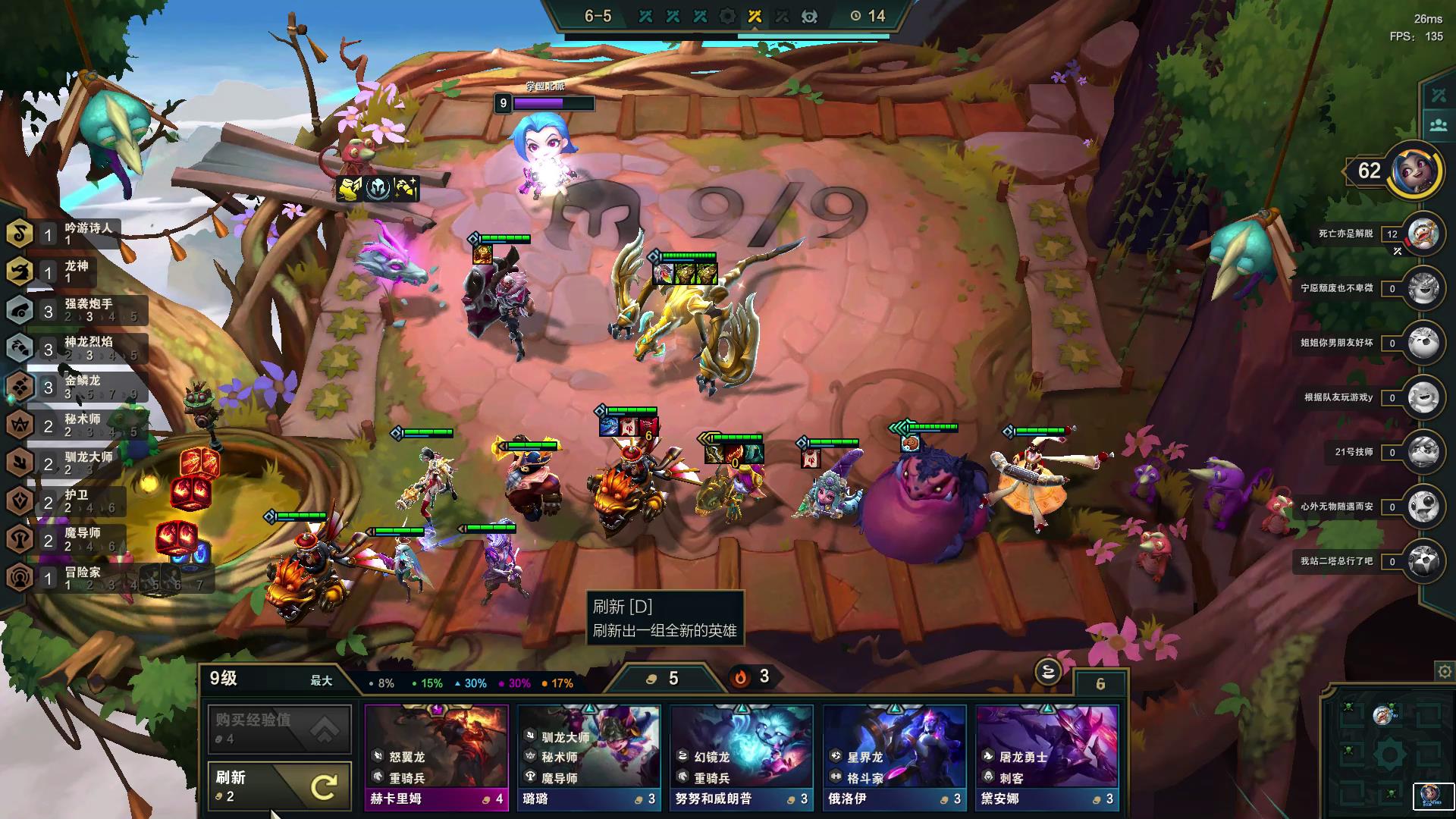1456x819 pixels.
Task: Select the 努努和威朗普 shop card
Action: (x=741, y=757)
